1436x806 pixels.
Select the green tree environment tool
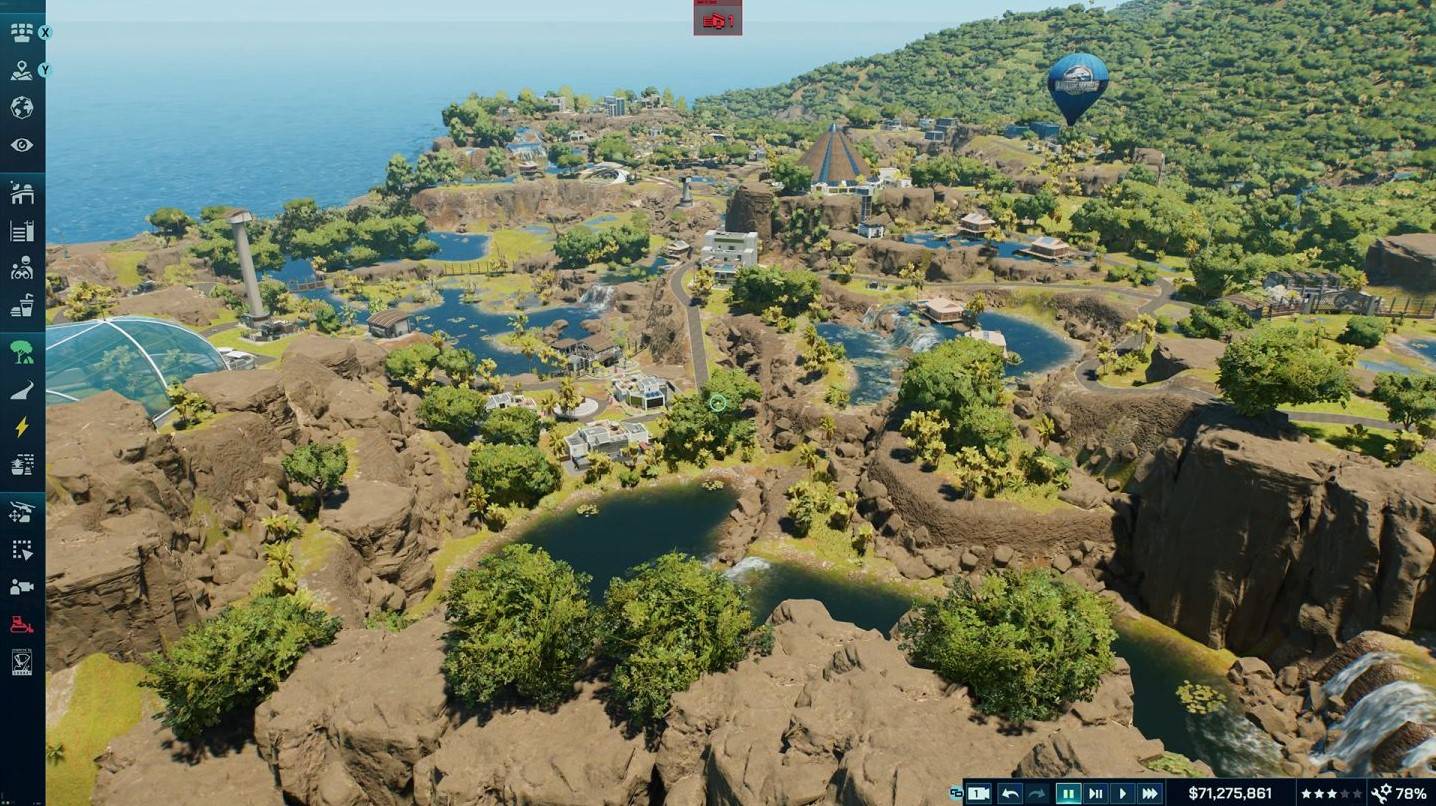[x=21, y=352]
